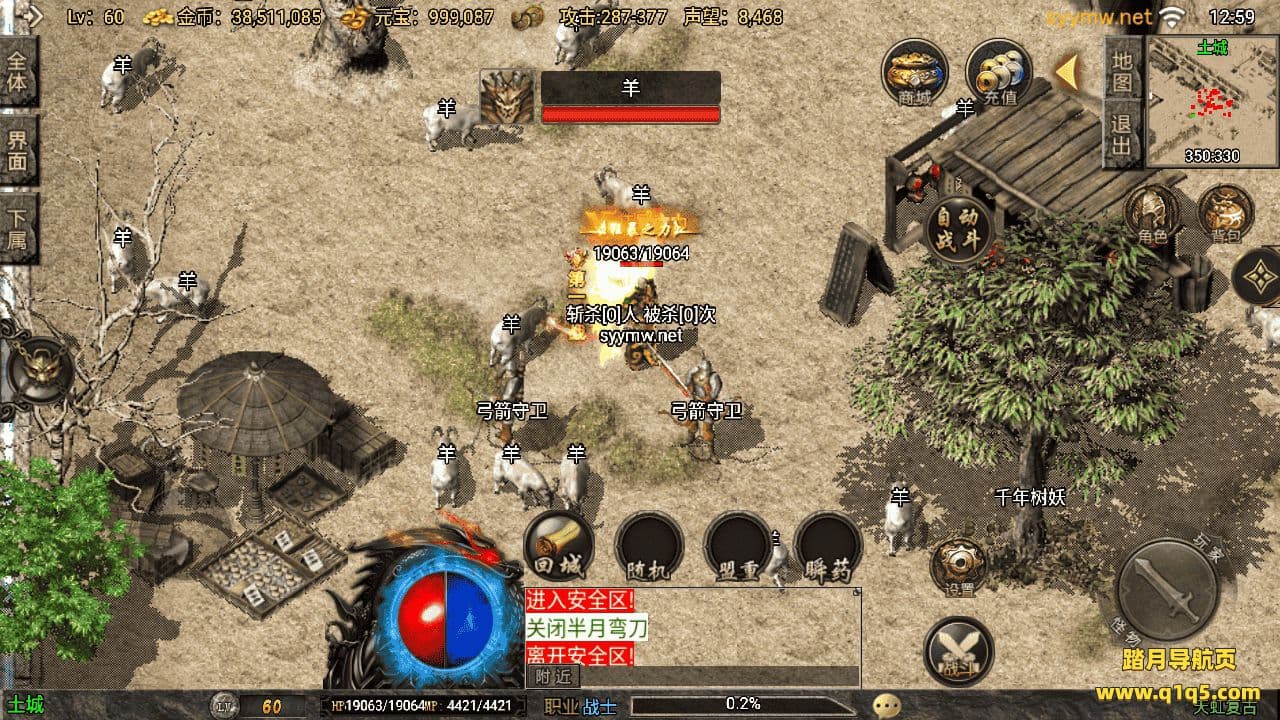The width and height of the screenshot is (1280, 720).
Task: Open the 商城 shop
Action: tap(914, 71)
